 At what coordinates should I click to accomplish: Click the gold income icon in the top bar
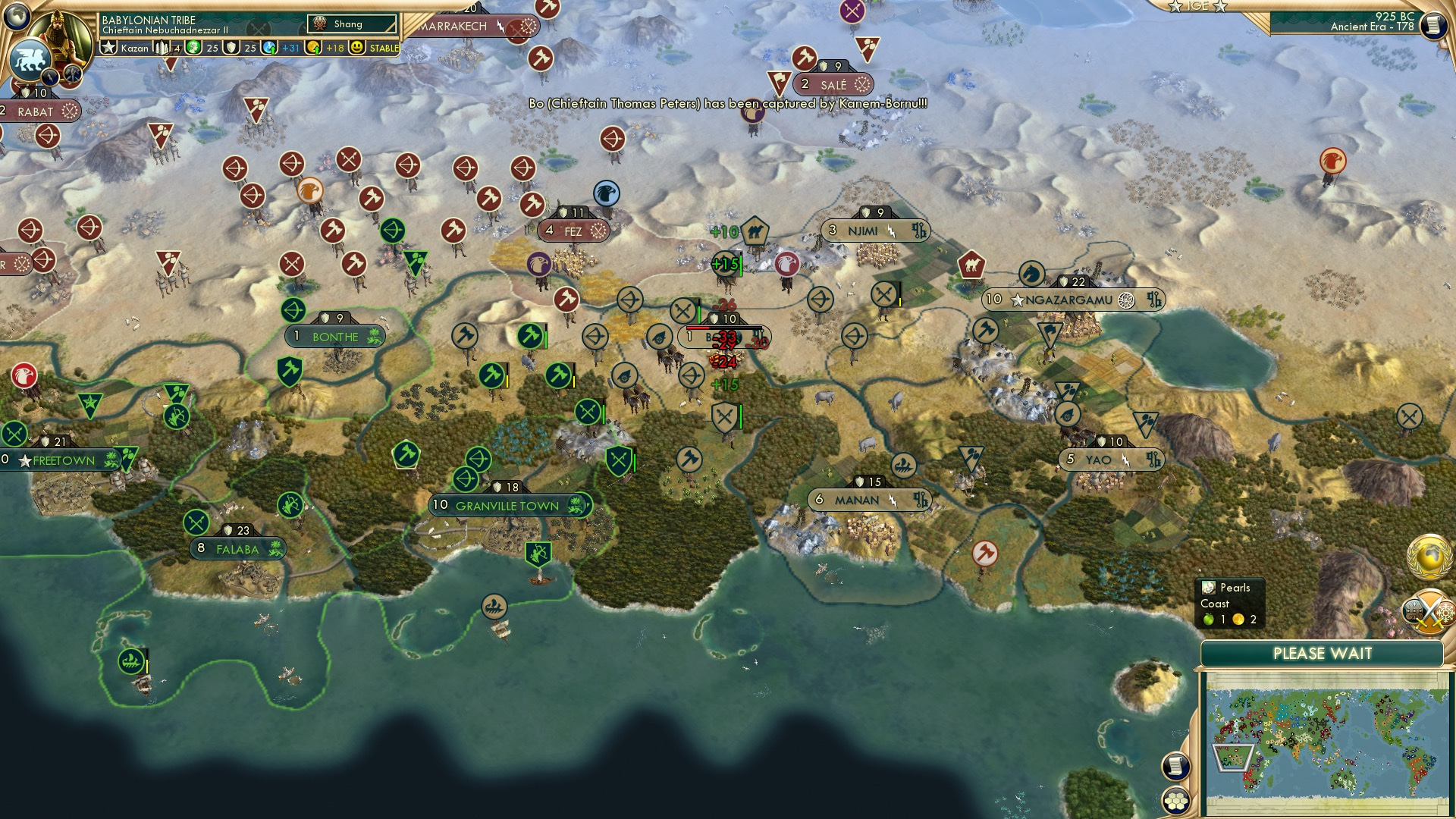click(x=312, y=47)
